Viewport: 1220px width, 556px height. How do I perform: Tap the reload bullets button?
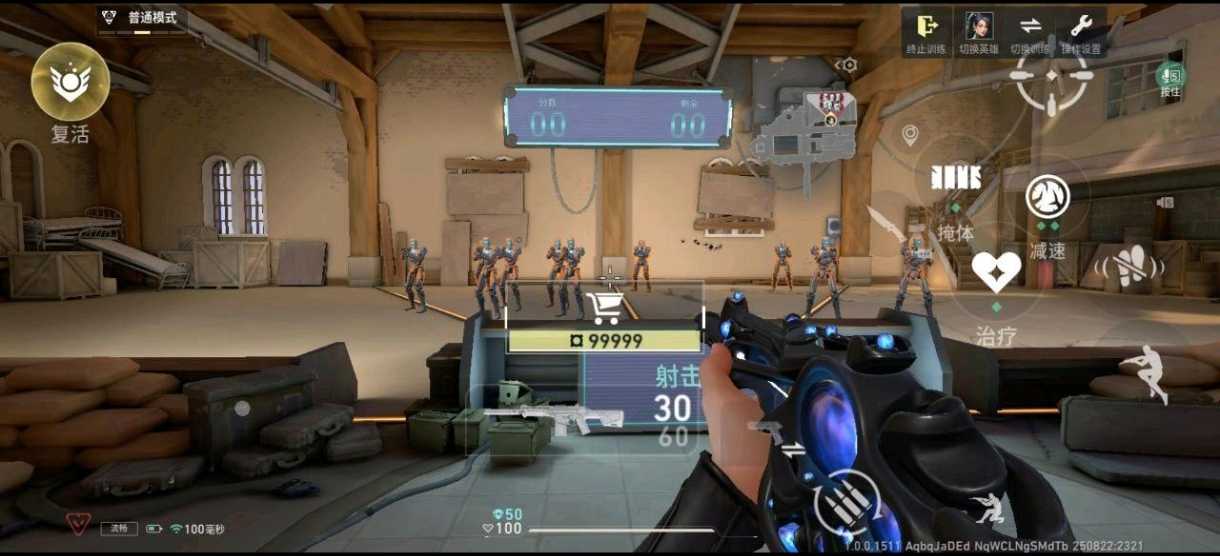(845, 502)
